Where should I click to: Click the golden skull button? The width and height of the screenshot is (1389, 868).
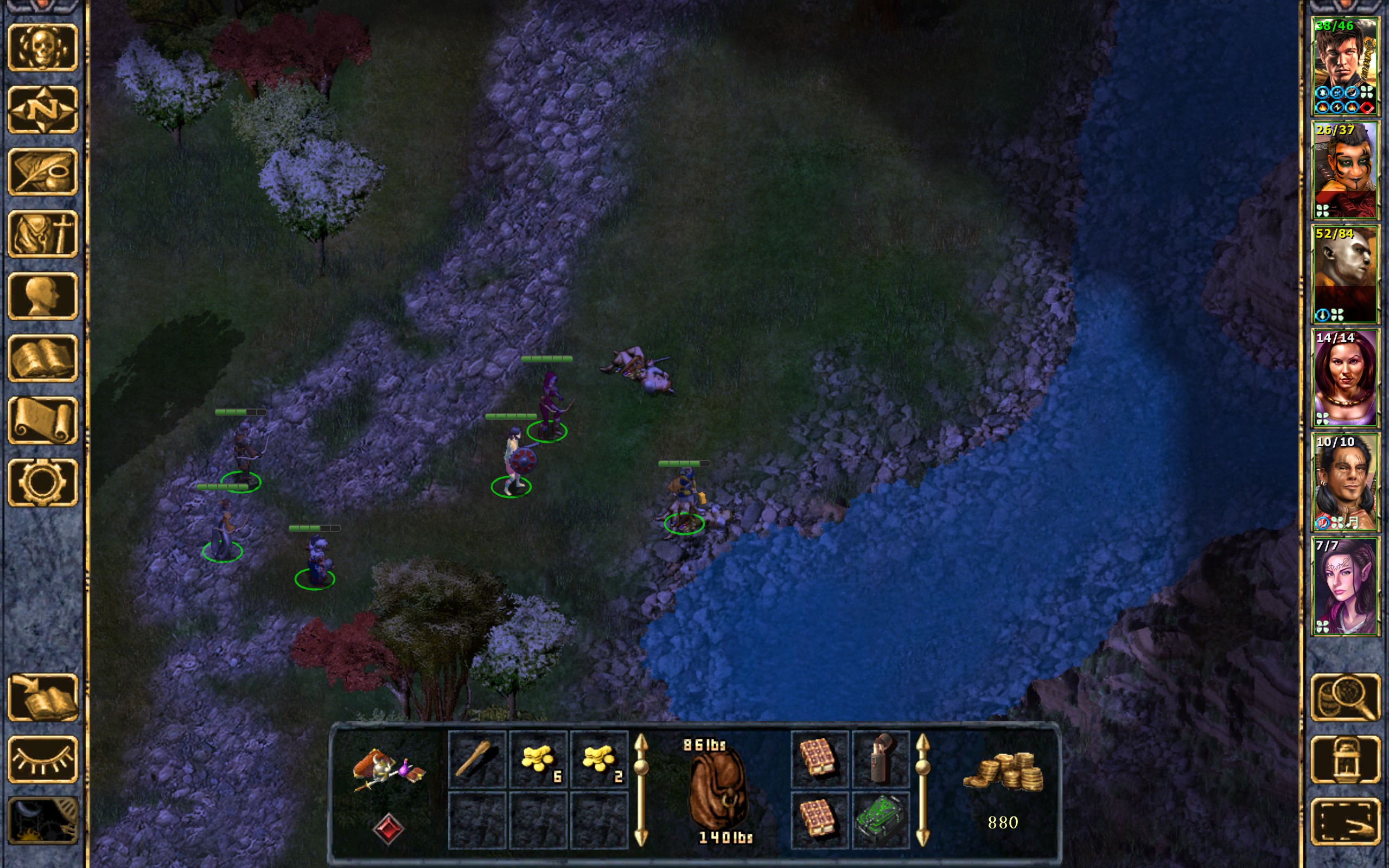pos(42,48)
